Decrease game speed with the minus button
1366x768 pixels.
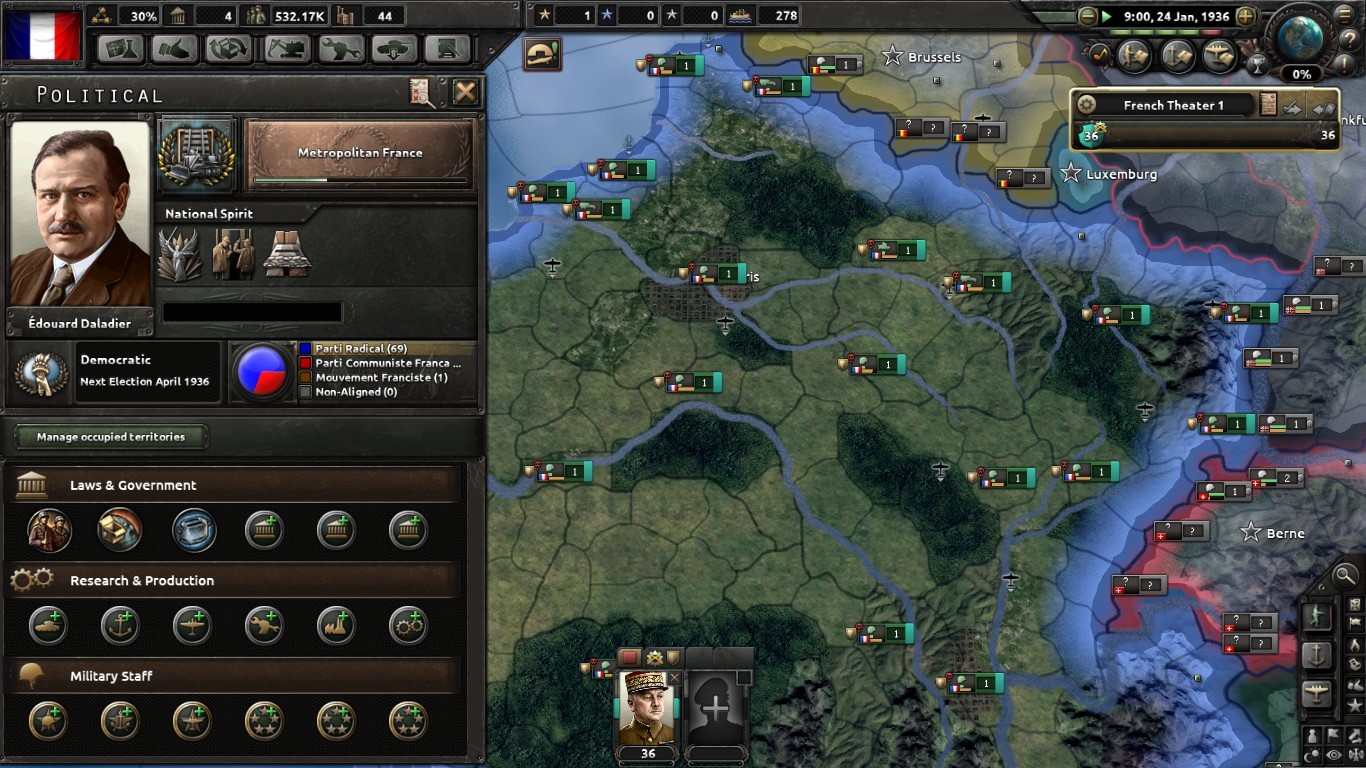(x=1088, y=16)
